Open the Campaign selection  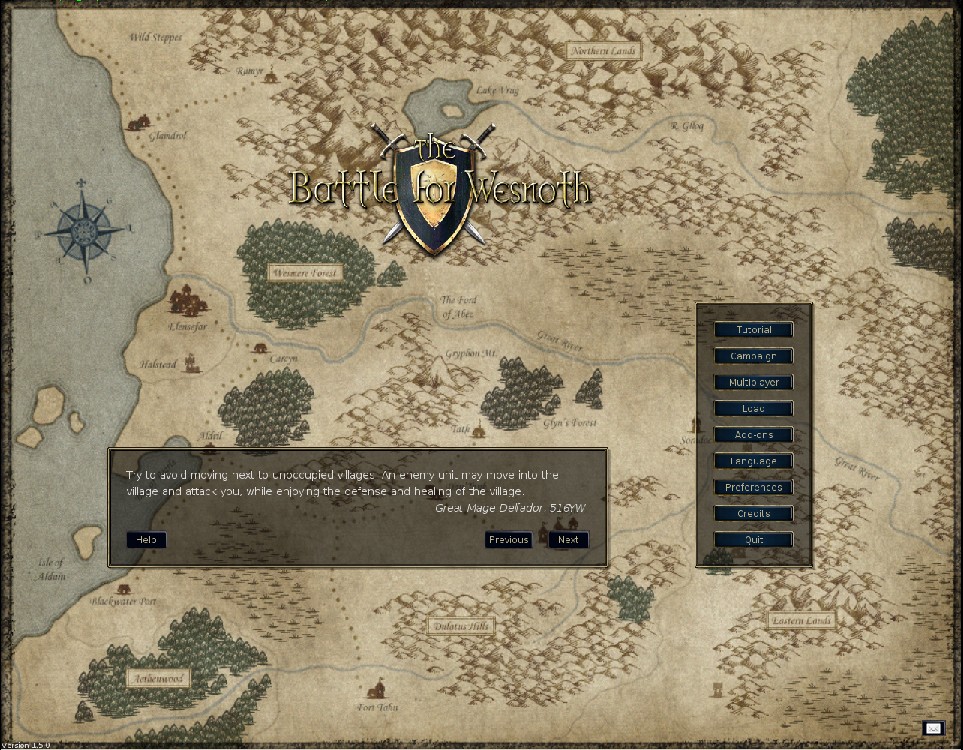tap(753, 356)
